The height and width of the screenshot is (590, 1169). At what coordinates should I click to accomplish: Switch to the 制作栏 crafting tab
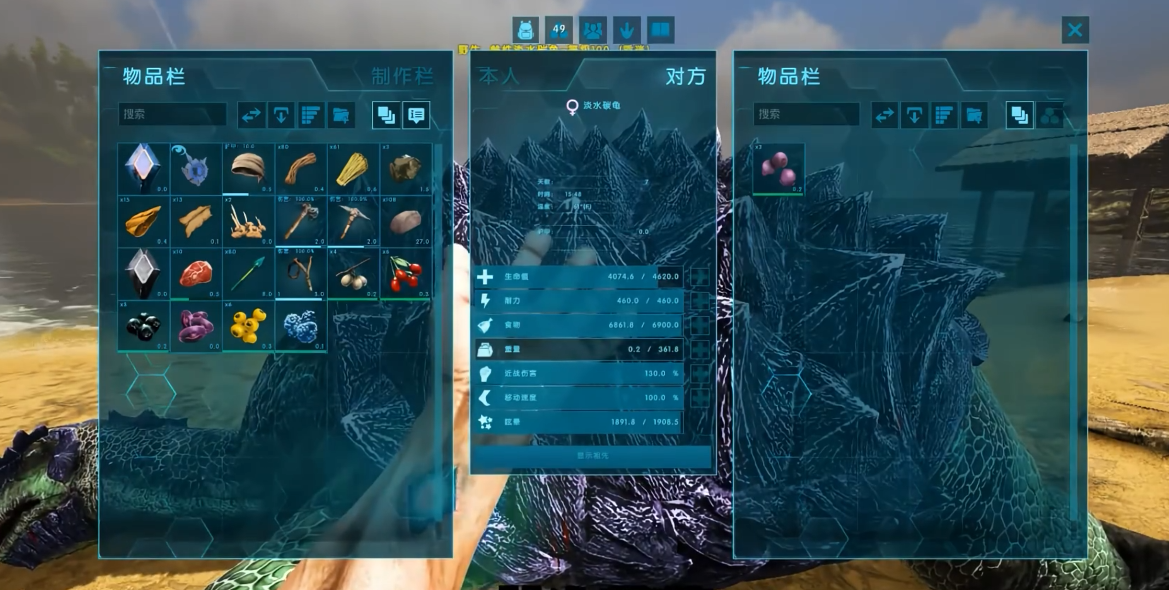pyautogui.click(x=401, y=76)
